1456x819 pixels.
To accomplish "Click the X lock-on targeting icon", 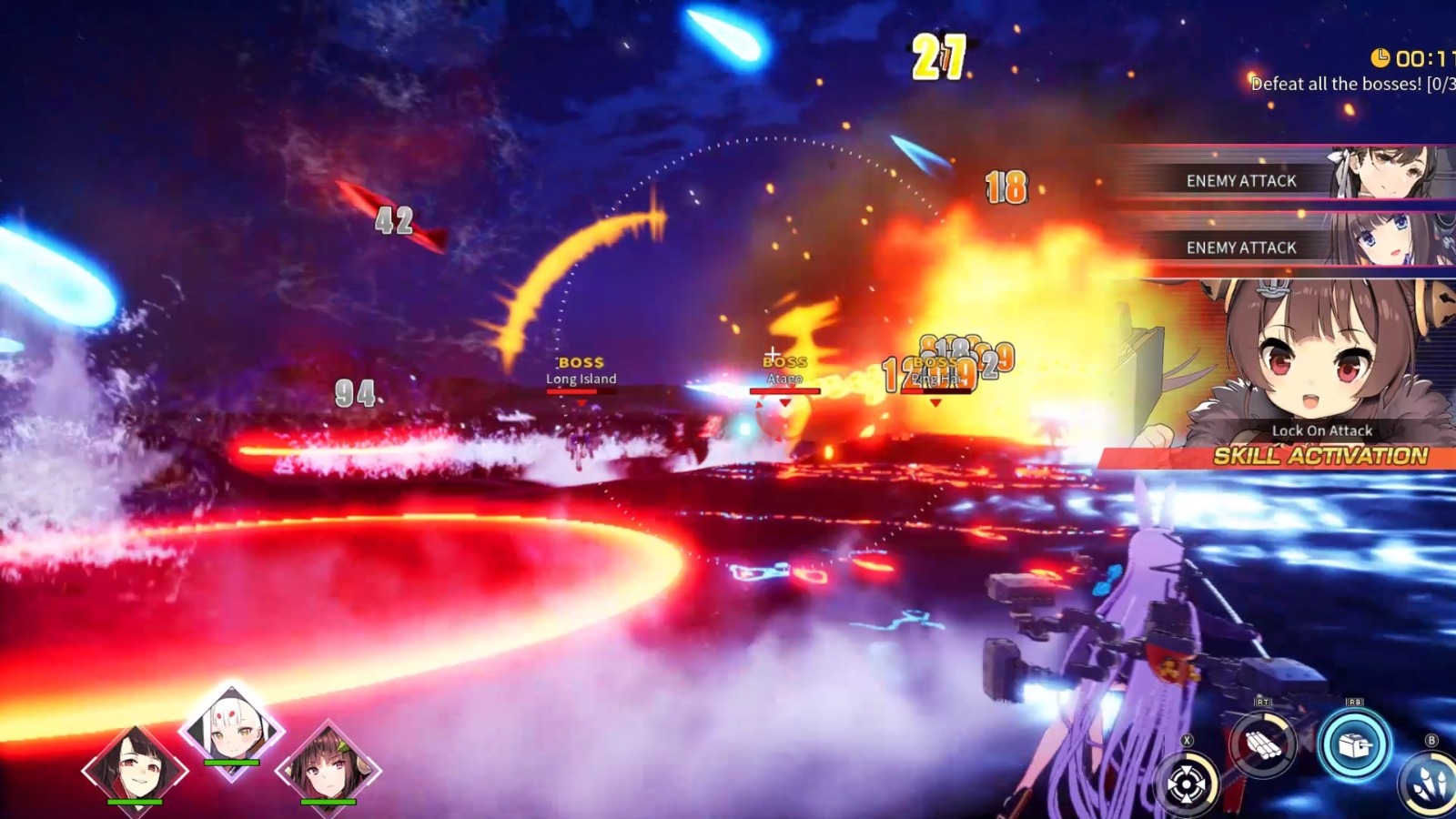I will (x=1185, y=783).
